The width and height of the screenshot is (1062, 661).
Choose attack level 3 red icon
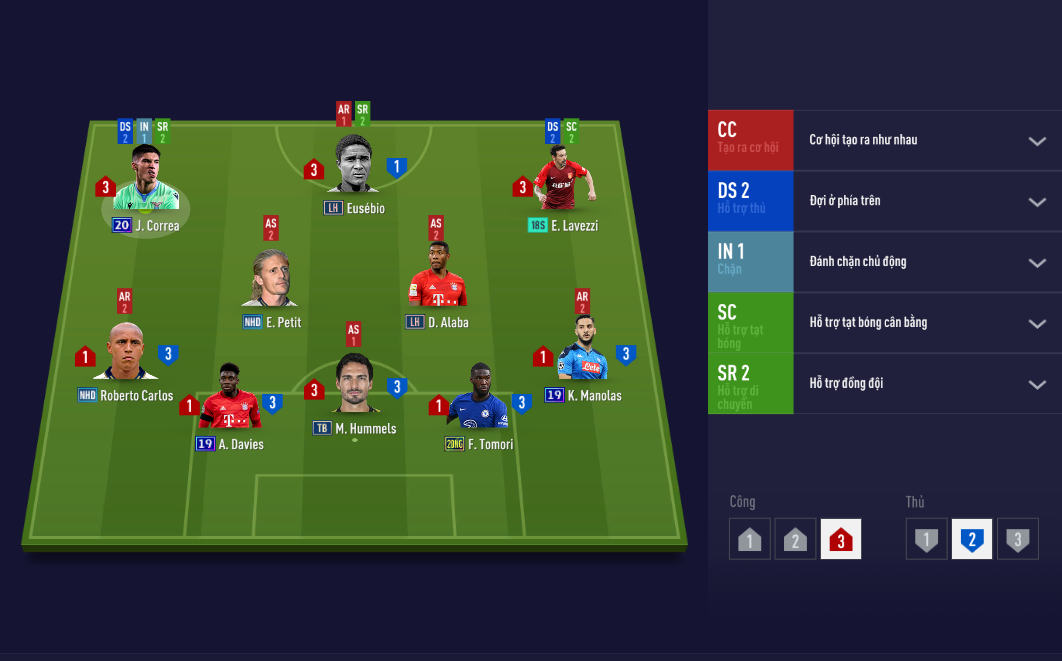point(840,540)
